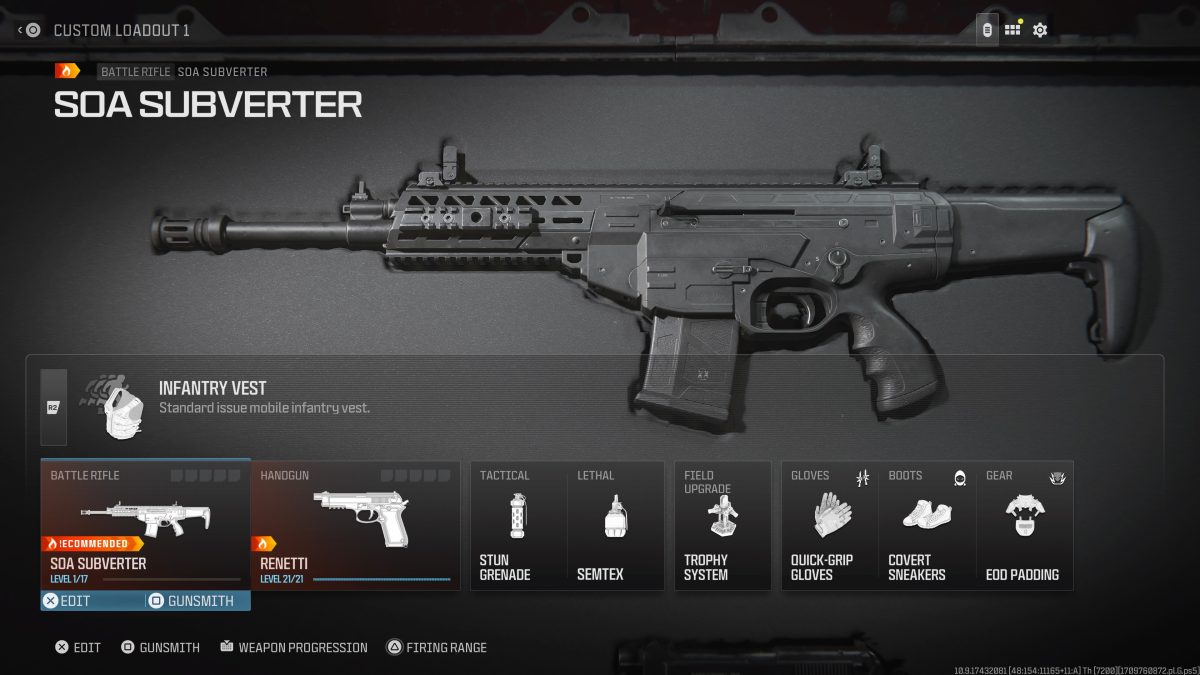Go back from Custom Loadout 1
Screen dimensions: 1200x675
(28, 30)
